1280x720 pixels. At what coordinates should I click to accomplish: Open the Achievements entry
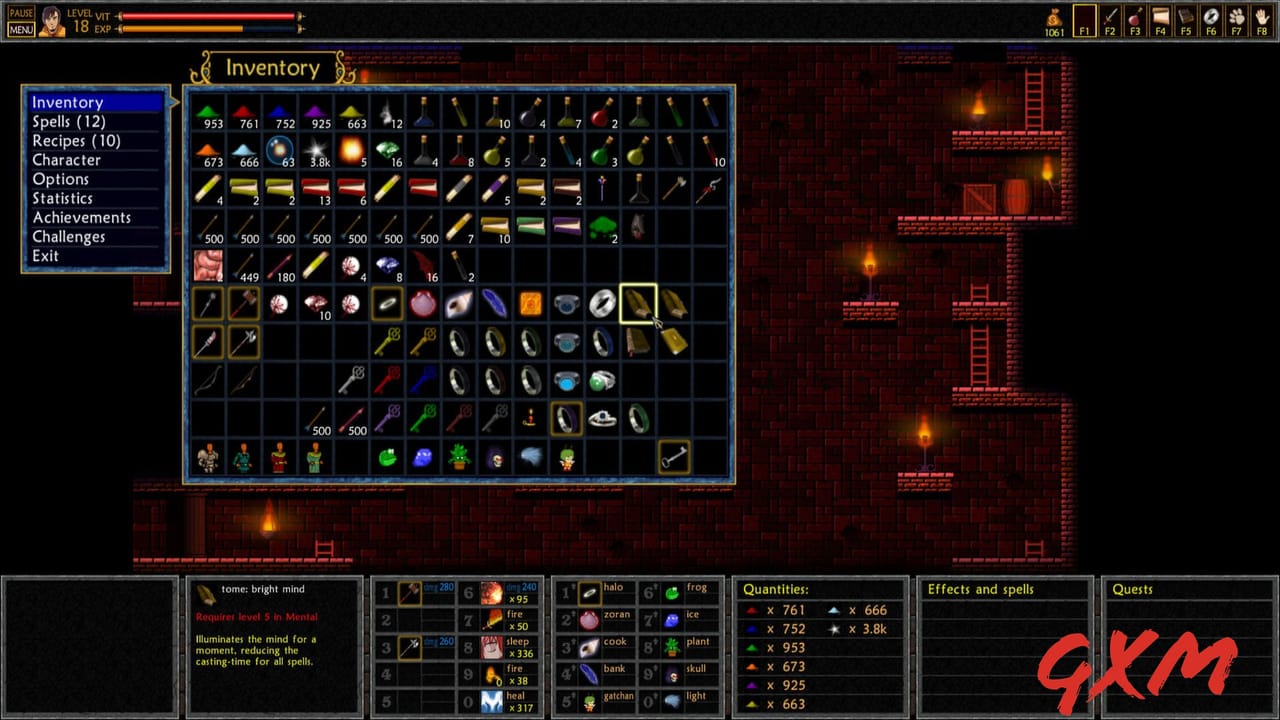(81, 217)
